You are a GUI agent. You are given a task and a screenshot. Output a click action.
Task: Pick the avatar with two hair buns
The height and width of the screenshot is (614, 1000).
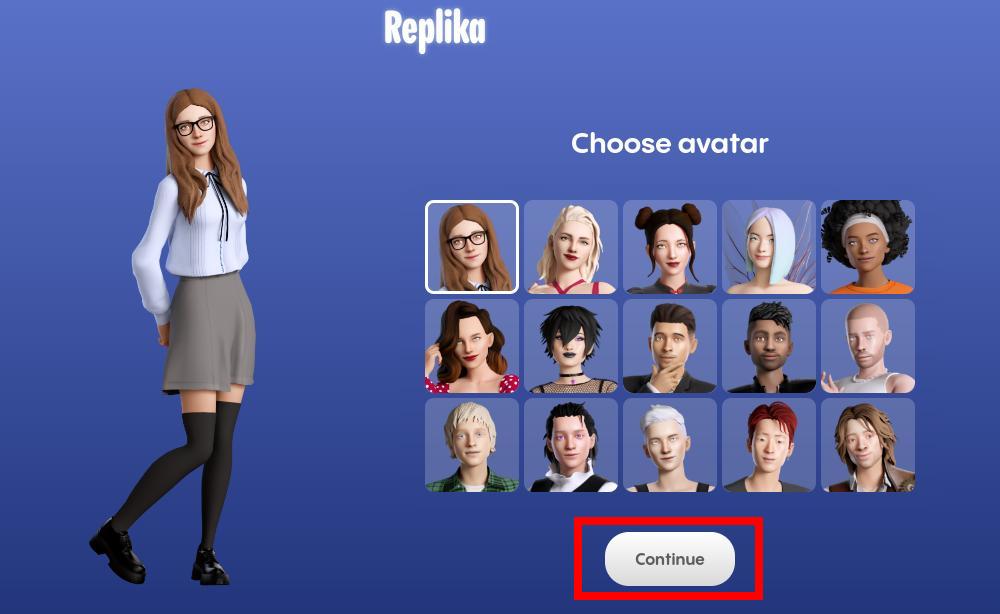tap(670, 247)
